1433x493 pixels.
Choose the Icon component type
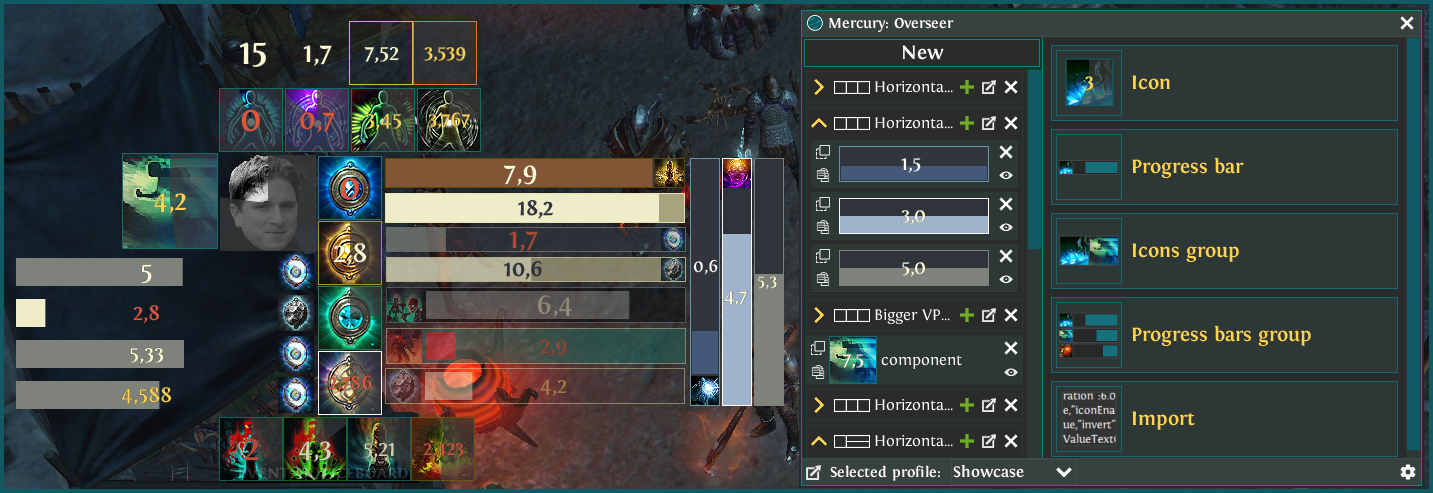click(1223, 83)
